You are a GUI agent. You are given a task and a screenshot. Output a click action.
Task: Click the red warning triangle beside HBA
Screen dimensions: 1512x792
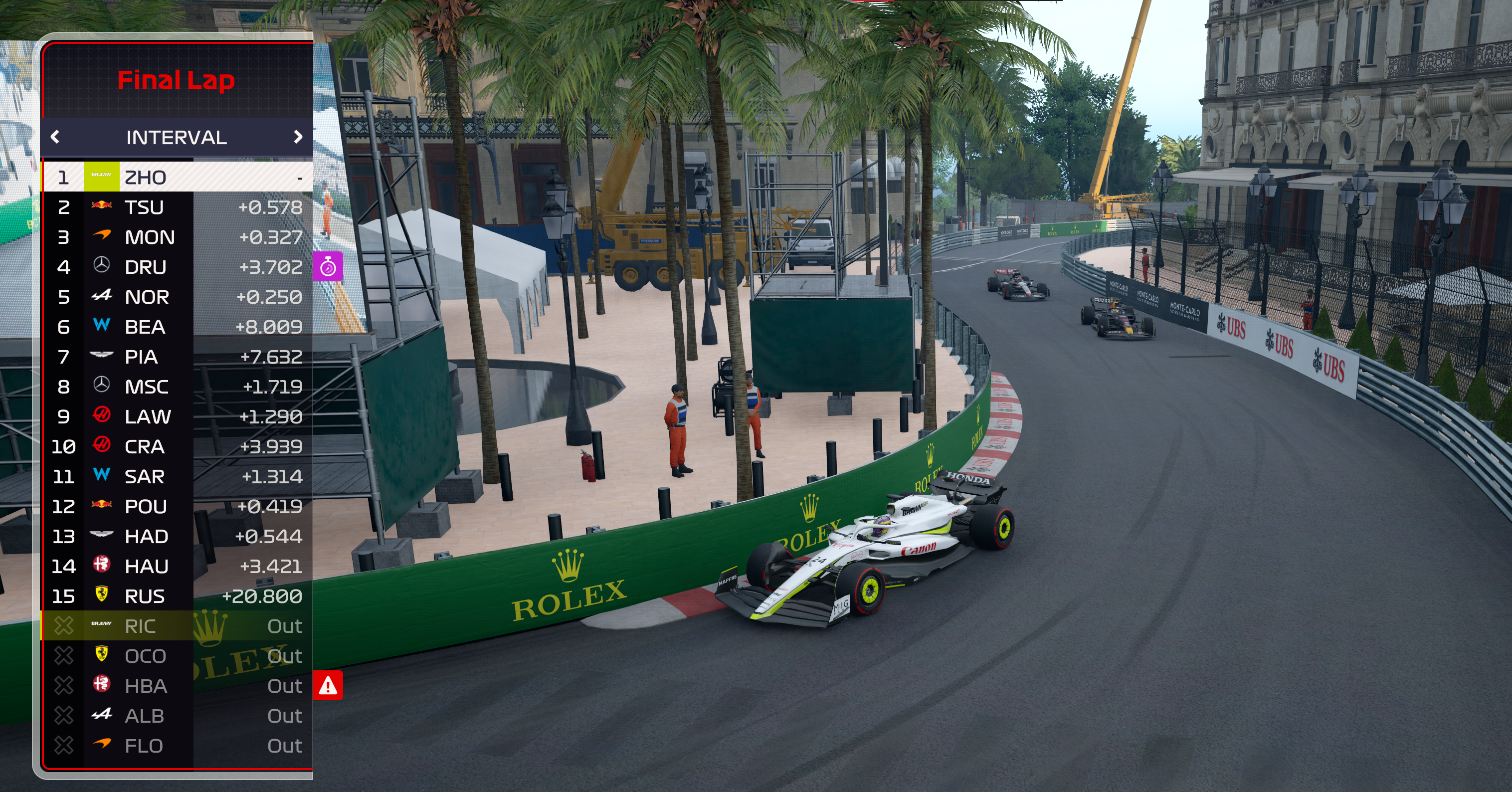[328, 686]
